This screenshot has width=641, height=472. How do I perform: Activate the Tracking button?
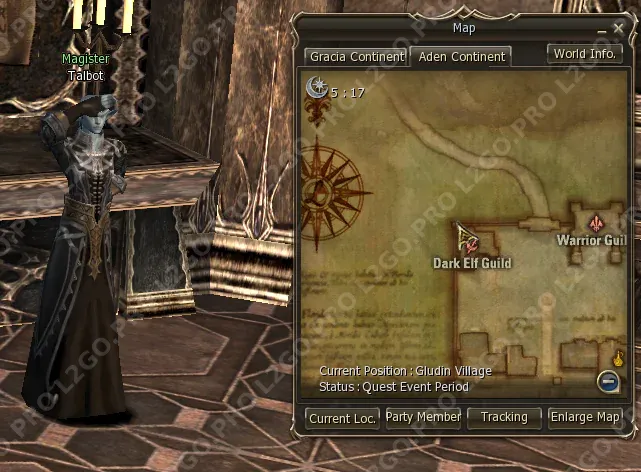coord(504,417)
